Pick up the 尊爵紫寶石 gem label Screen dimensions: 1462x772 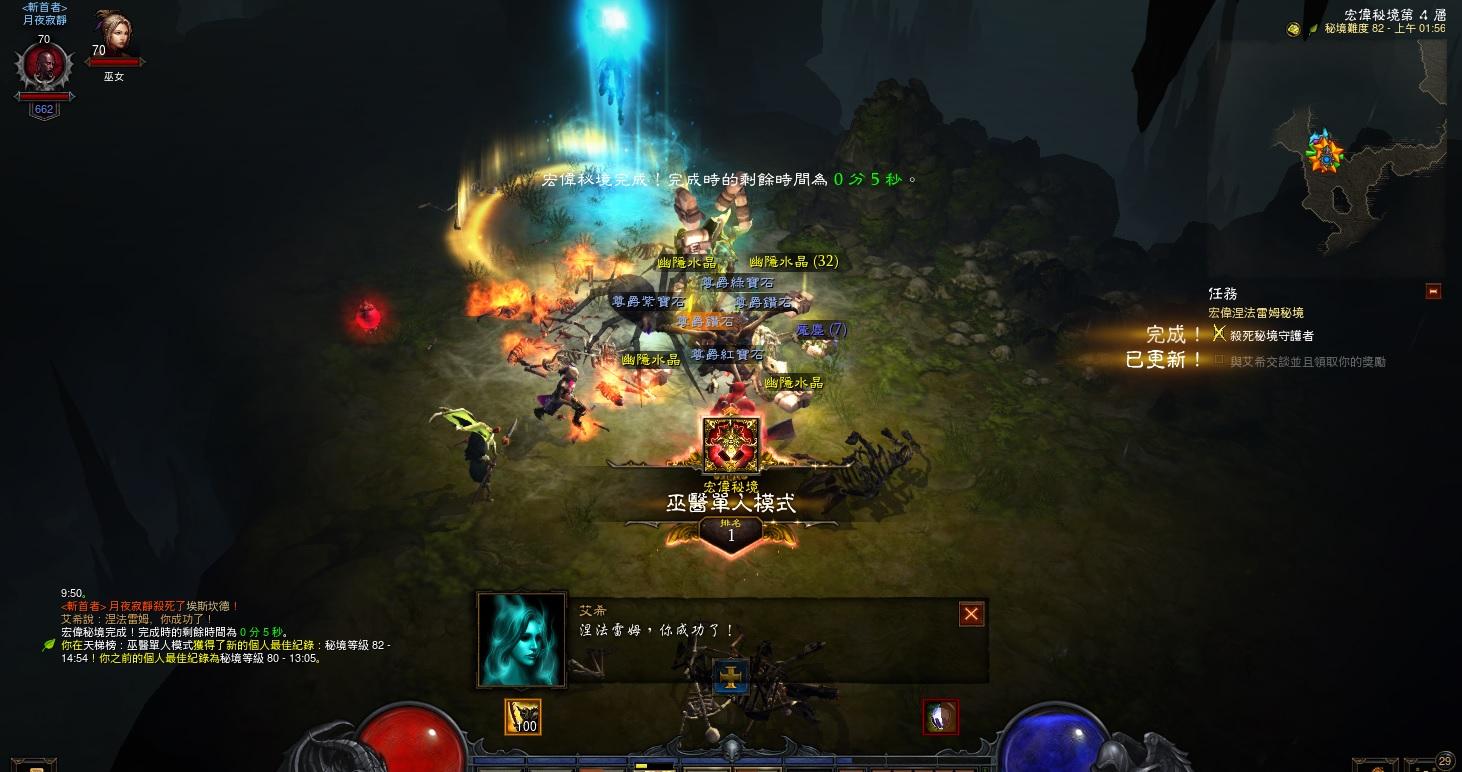point(648,301)
